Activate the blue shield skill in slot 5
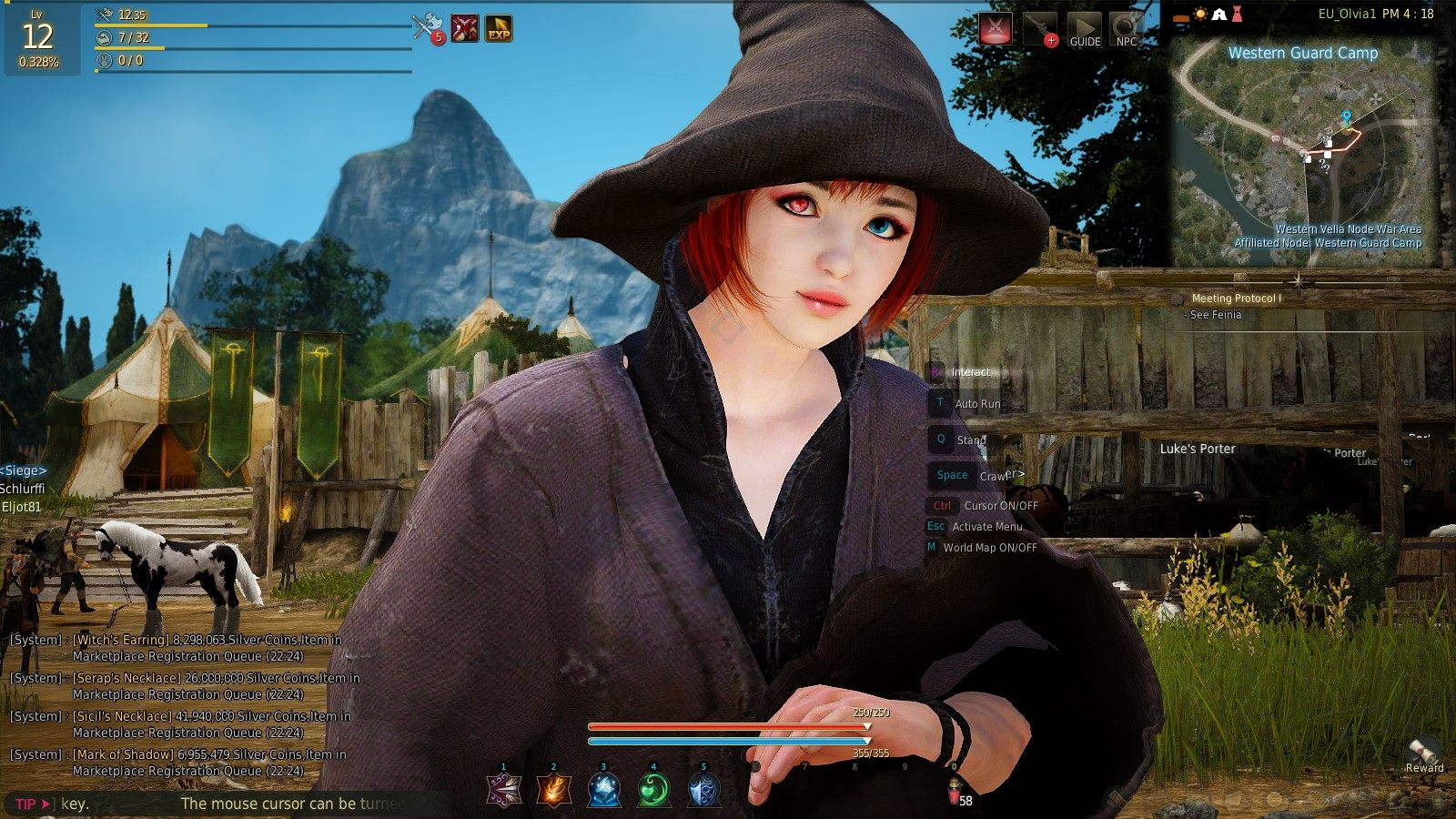 pyautogui.click(x=703, y=789)
